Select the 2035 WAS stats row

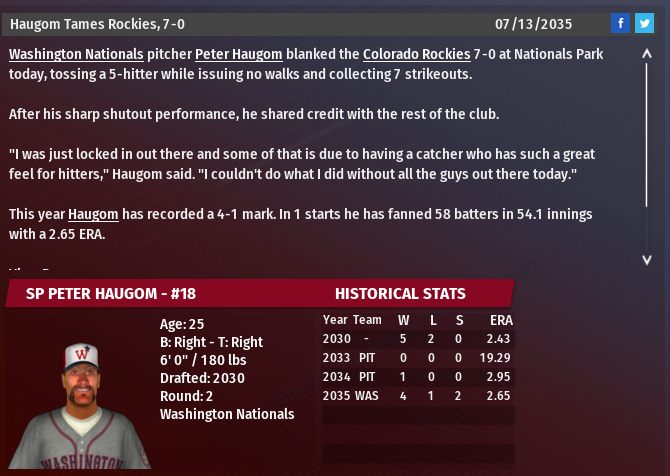tap(418, 395)
